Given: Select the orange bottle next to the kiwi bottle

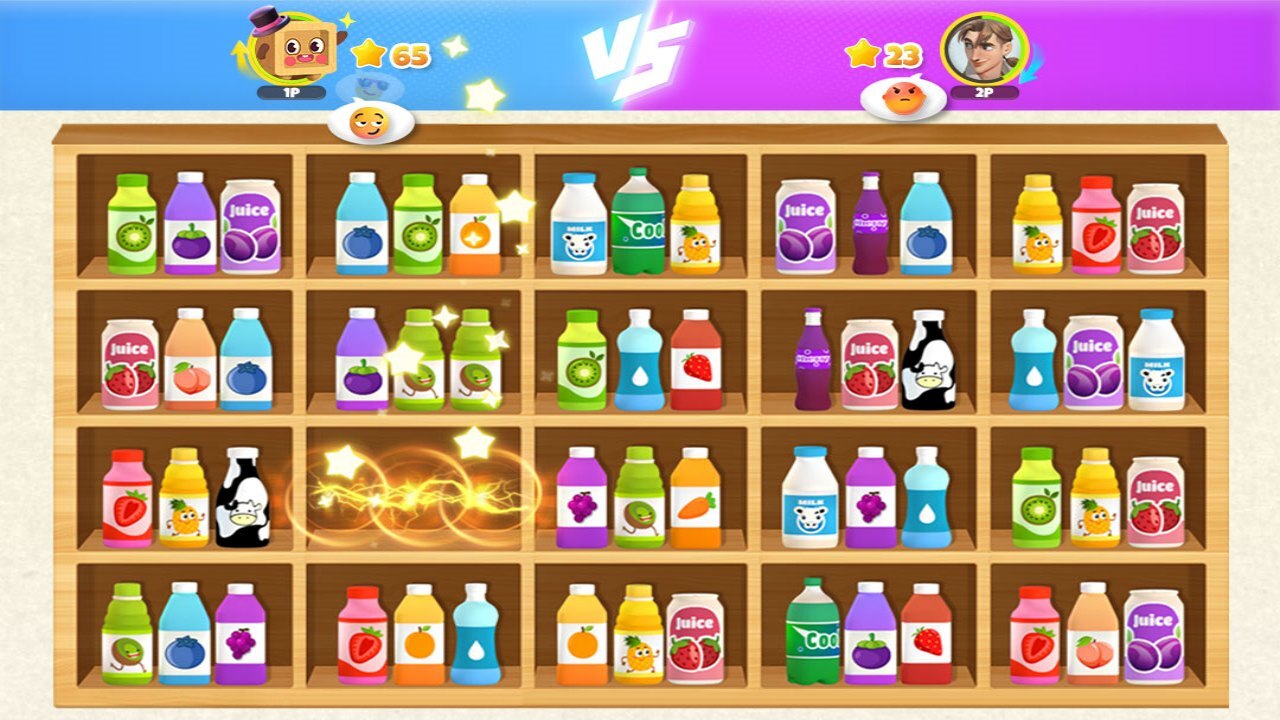Looking at the screenshot, I should click(x=475, y=224).
